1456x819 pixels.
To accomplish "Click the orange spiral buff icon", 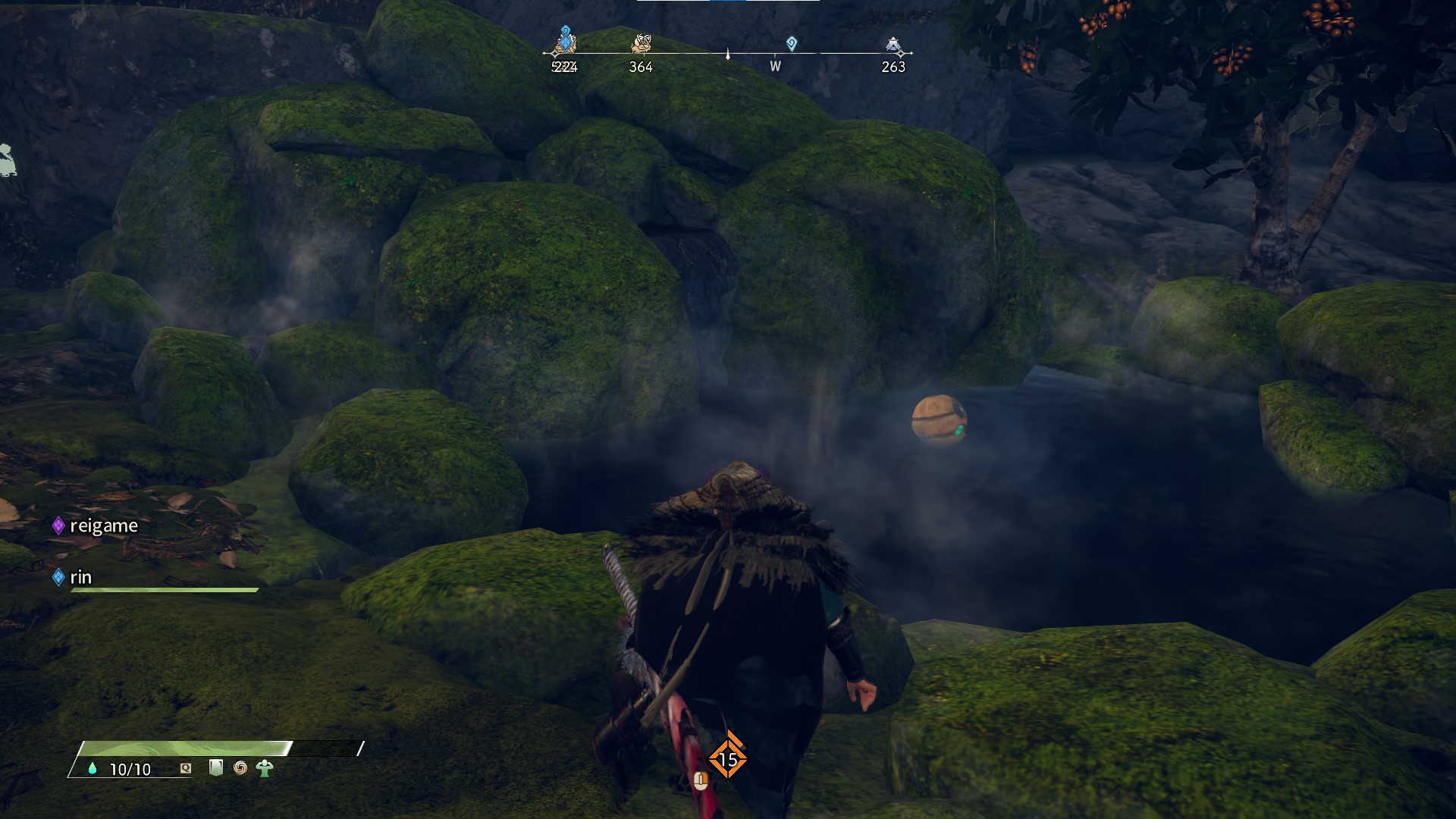I will pyautogui.click(x=240, y=768).
